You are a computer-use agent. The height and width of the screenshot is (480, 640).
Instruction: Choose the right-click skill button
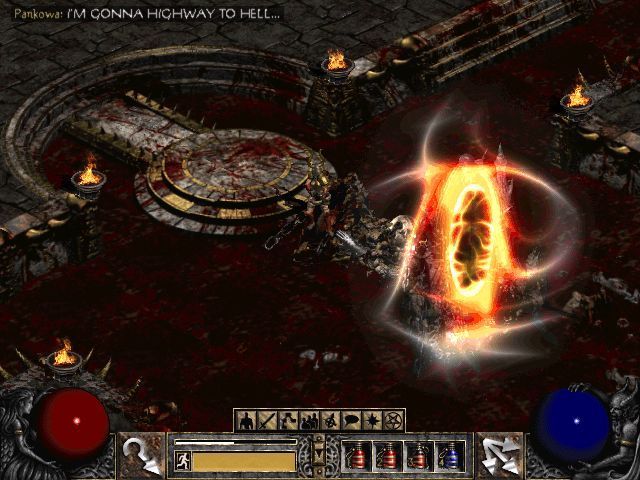(x=499, y=455)
